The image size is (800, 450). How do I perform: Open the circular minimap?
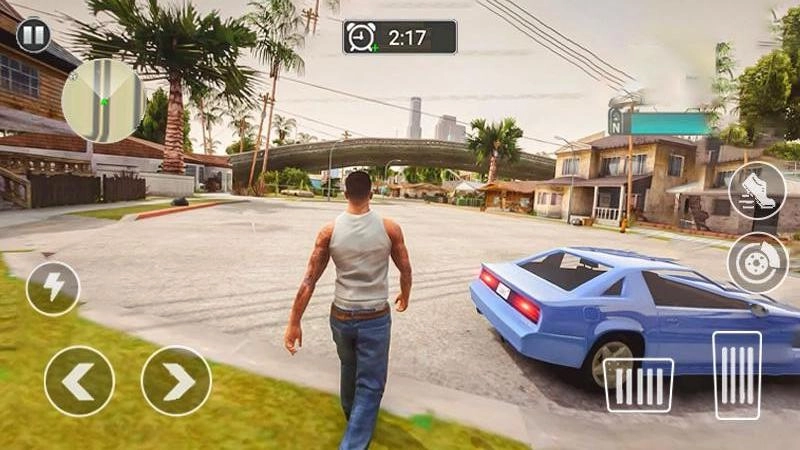(x=103, y=101)
